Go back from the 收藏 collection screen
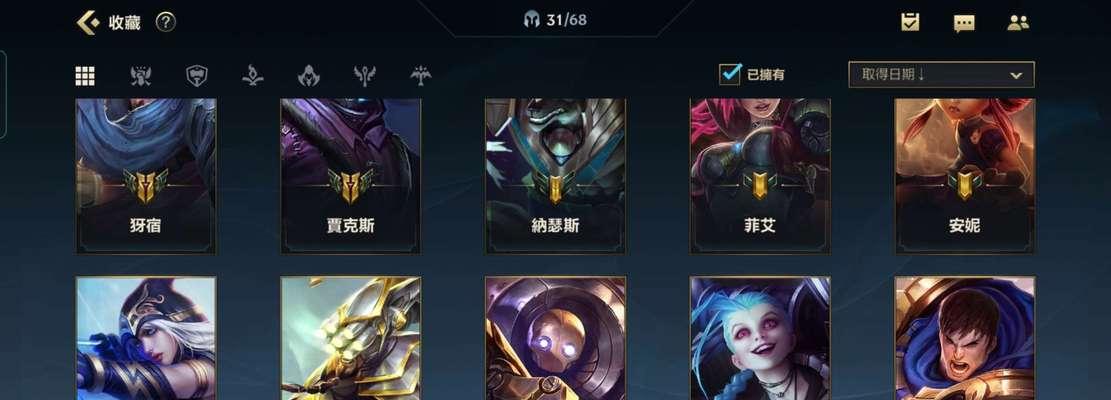 click(88, 22)
